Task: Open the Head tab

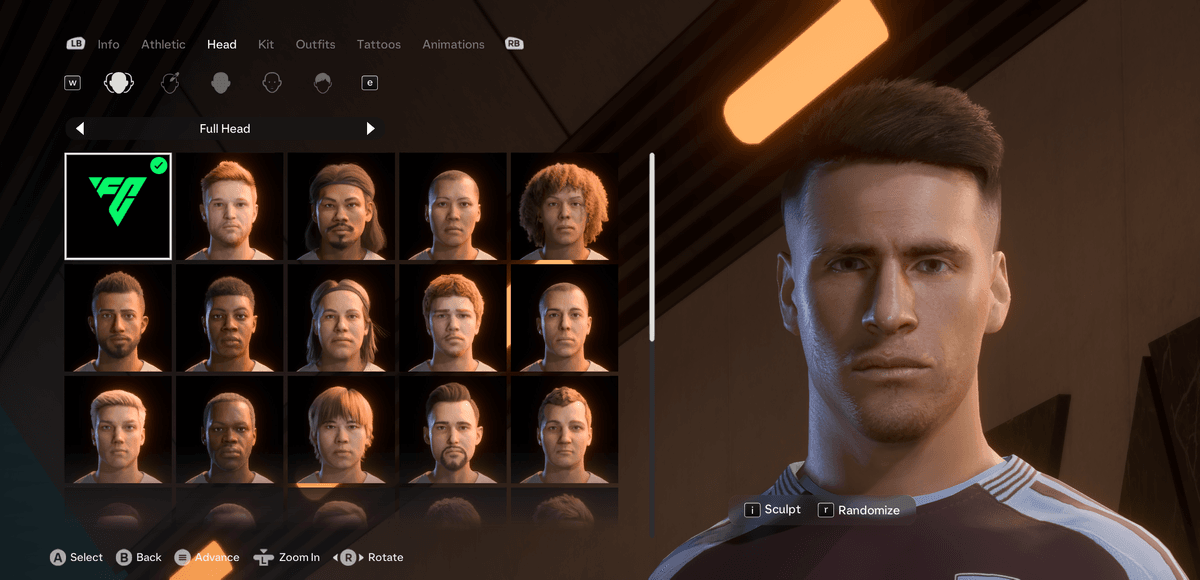Action: click(x=221, y=44)
